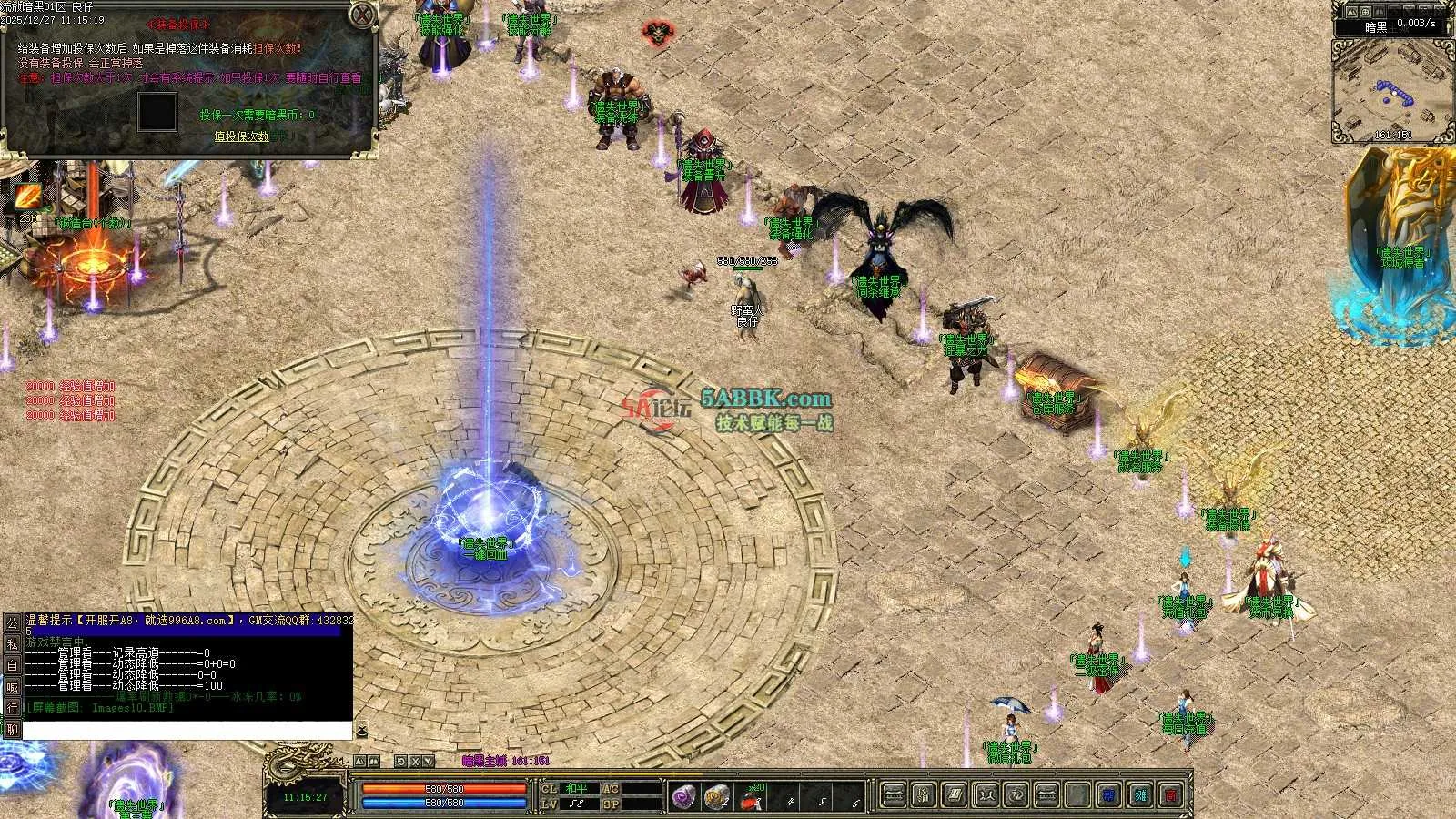Close the equipment insurance panel

(x=362, y=15)
